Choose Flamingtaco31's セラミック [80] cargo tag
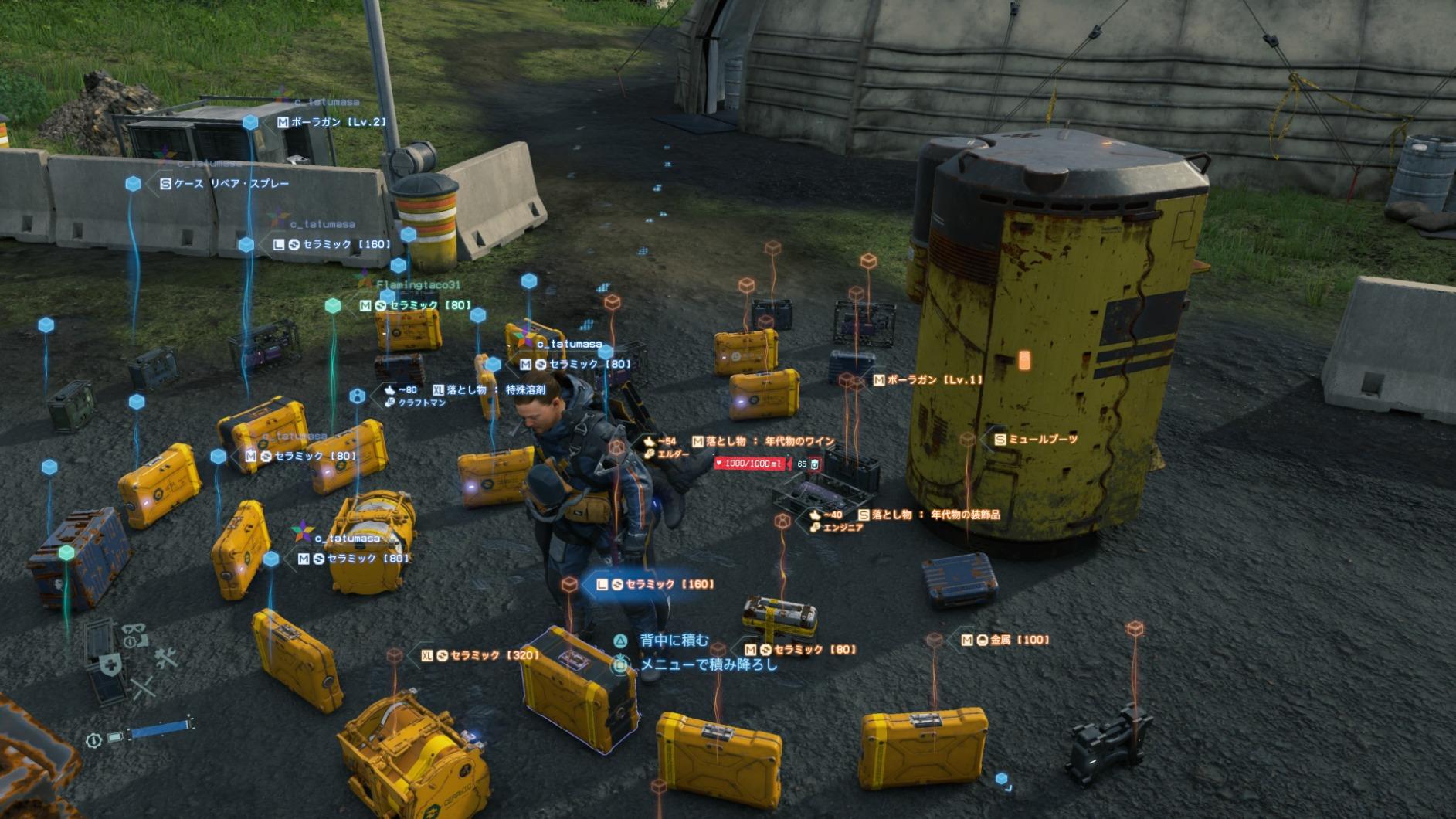The image size is (1456, 819). 415,305
